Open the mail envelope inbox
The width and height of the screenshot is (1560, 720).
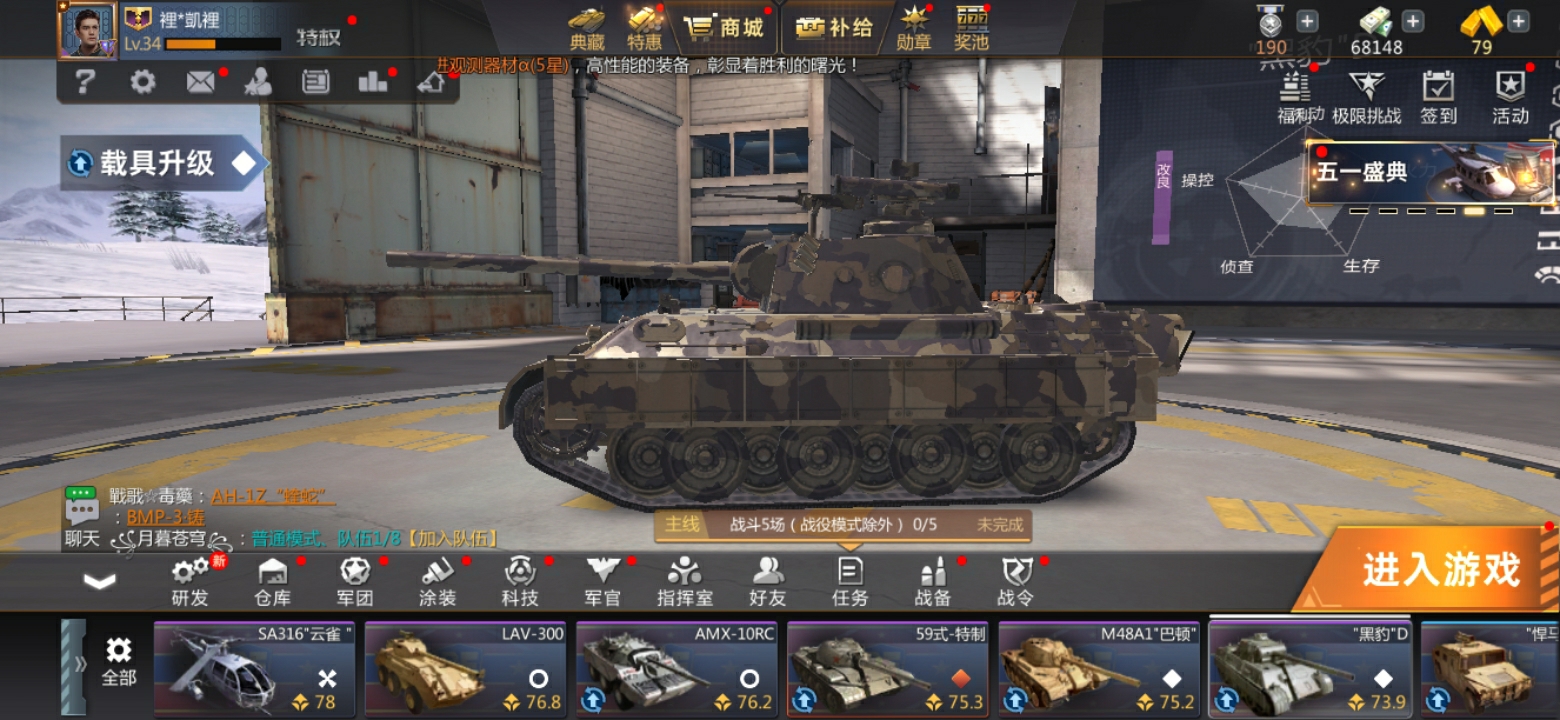pos(200,82)
